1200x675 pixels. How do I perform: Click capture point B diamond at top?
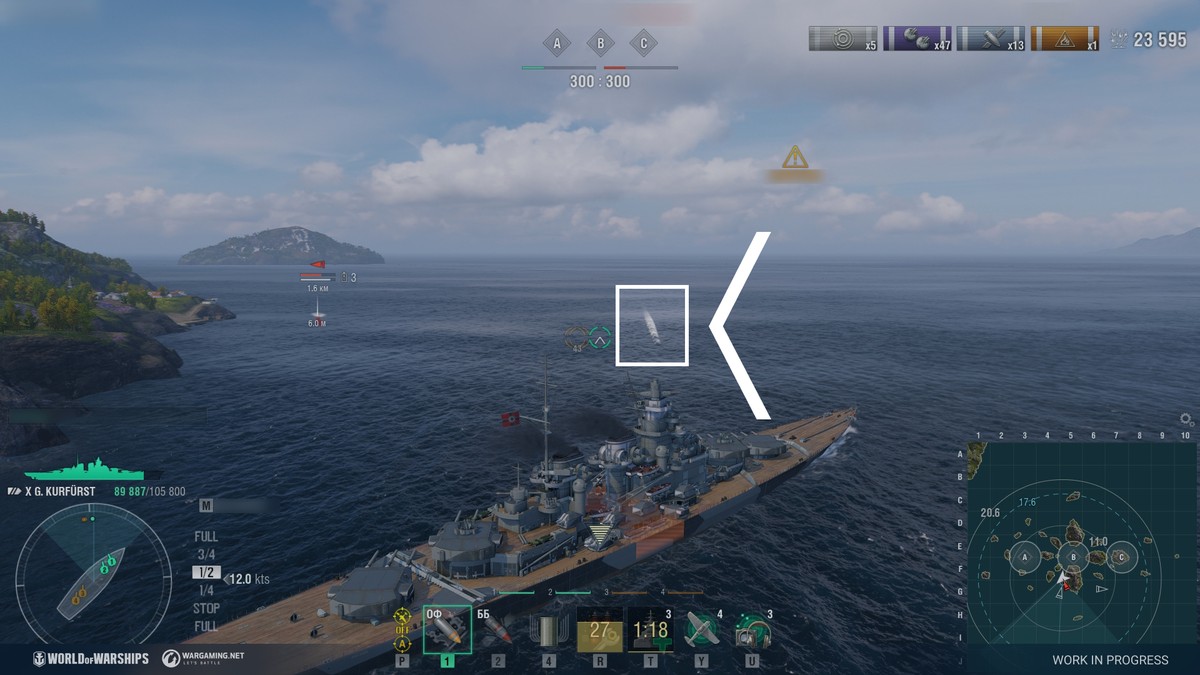click(600, 44)
